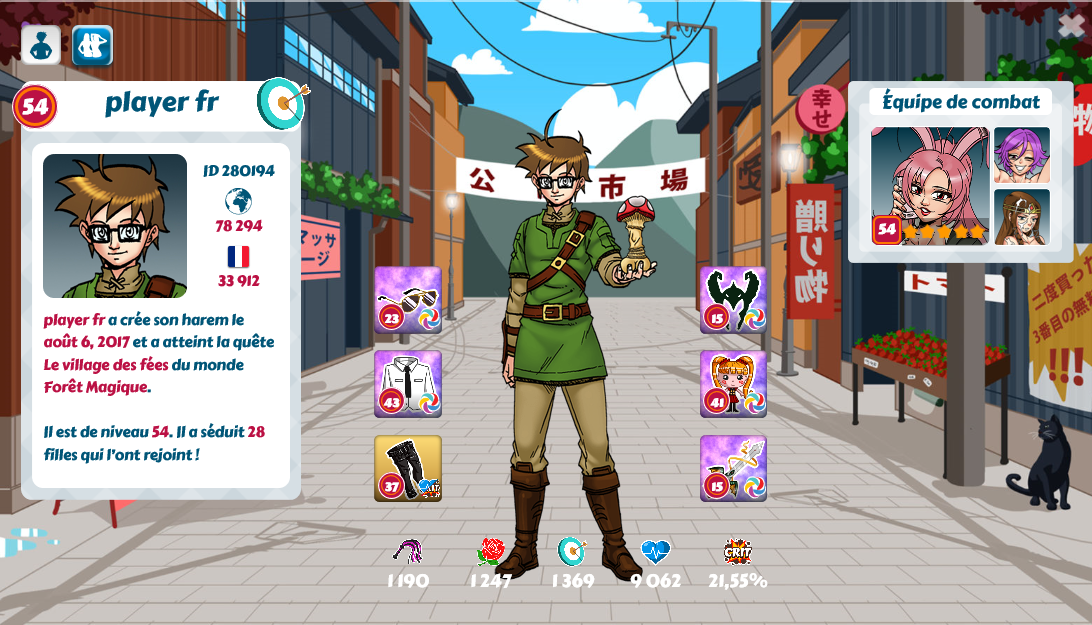Select the orange-haired doll item slot

click(733, 383)
